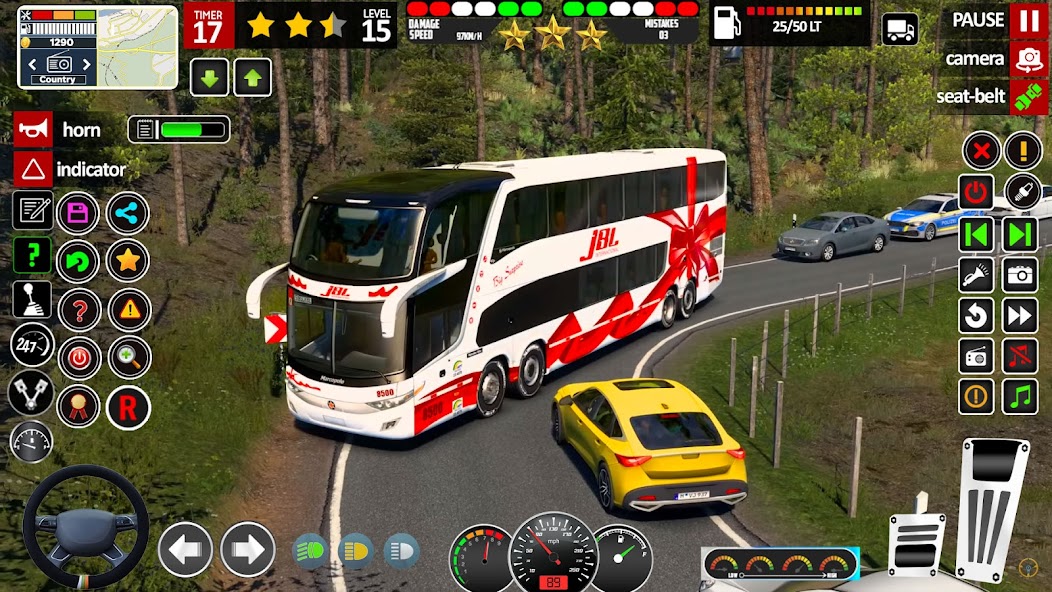Screen dimensions: 1052x592
Task: Switch the camera view
Action: click(x=1029, y=59)
